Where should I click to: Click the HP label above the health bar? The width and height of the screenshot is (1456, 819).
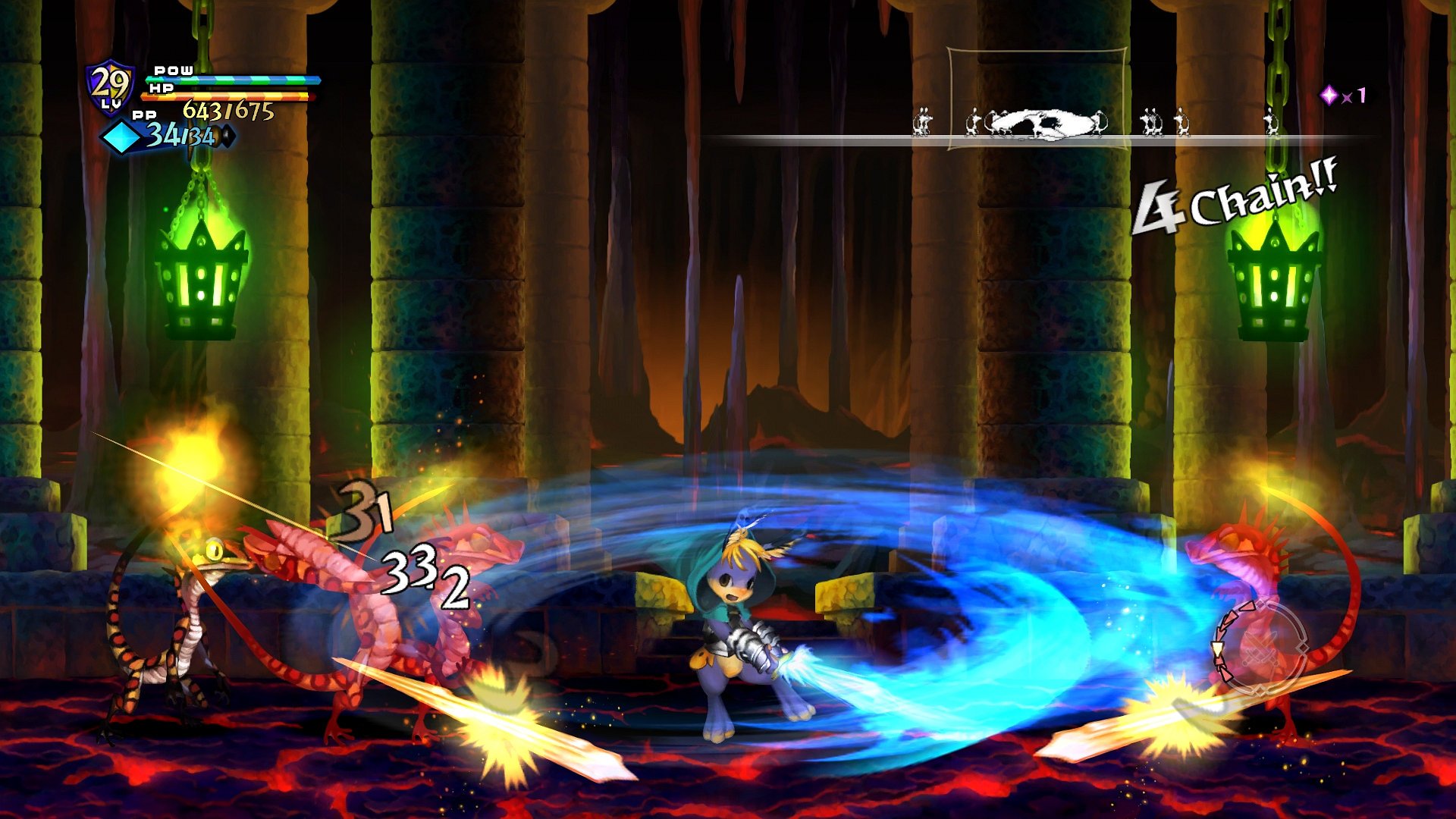pos(161,89)
